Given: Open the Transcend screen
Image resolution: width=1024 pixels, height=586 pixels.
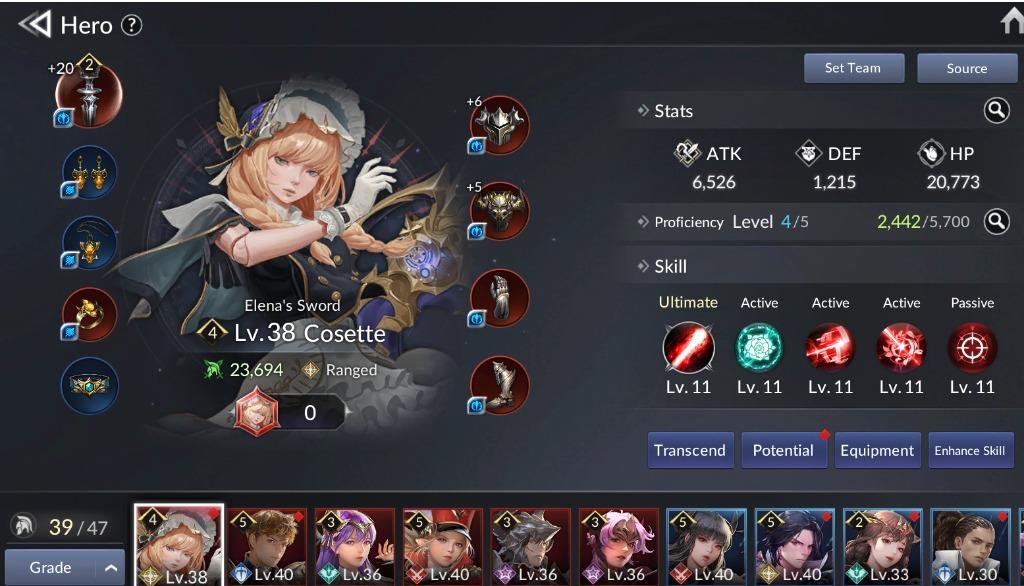Looking at the screenshot, I should (x=690, y=450).
